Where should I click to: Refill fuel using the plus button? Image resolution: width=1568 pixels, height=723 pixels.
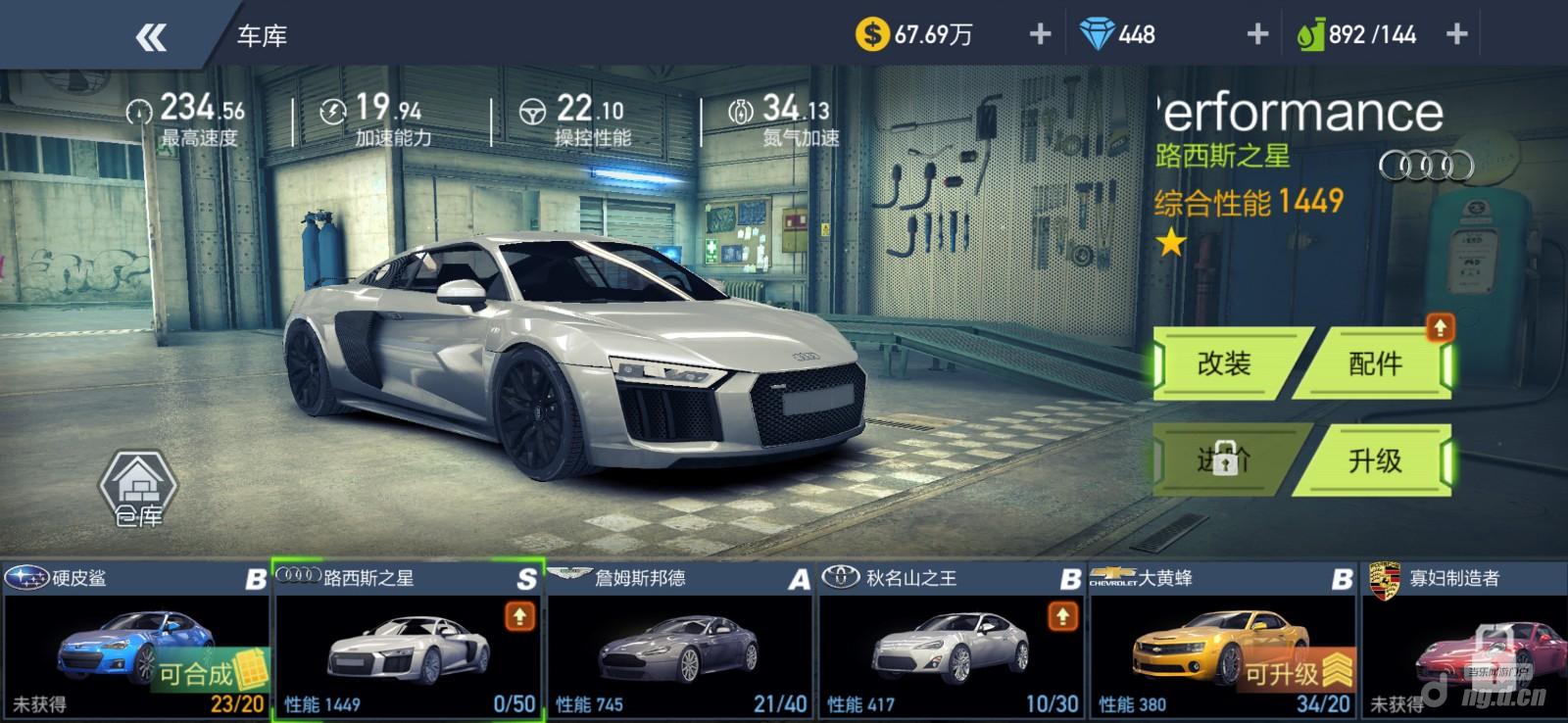(x=1456, y=35)
